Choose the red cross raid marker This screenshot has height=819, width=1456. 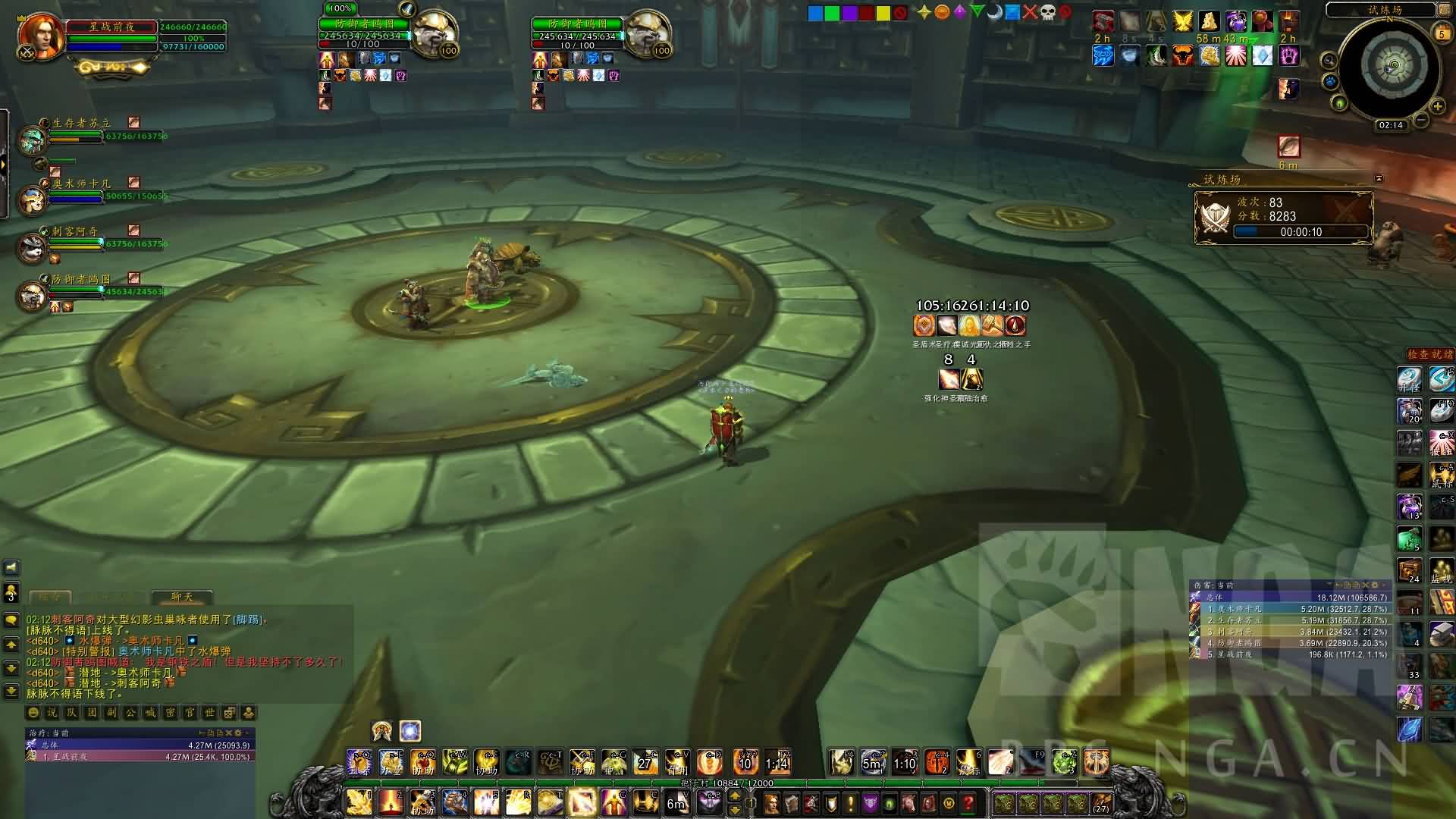1029,12
